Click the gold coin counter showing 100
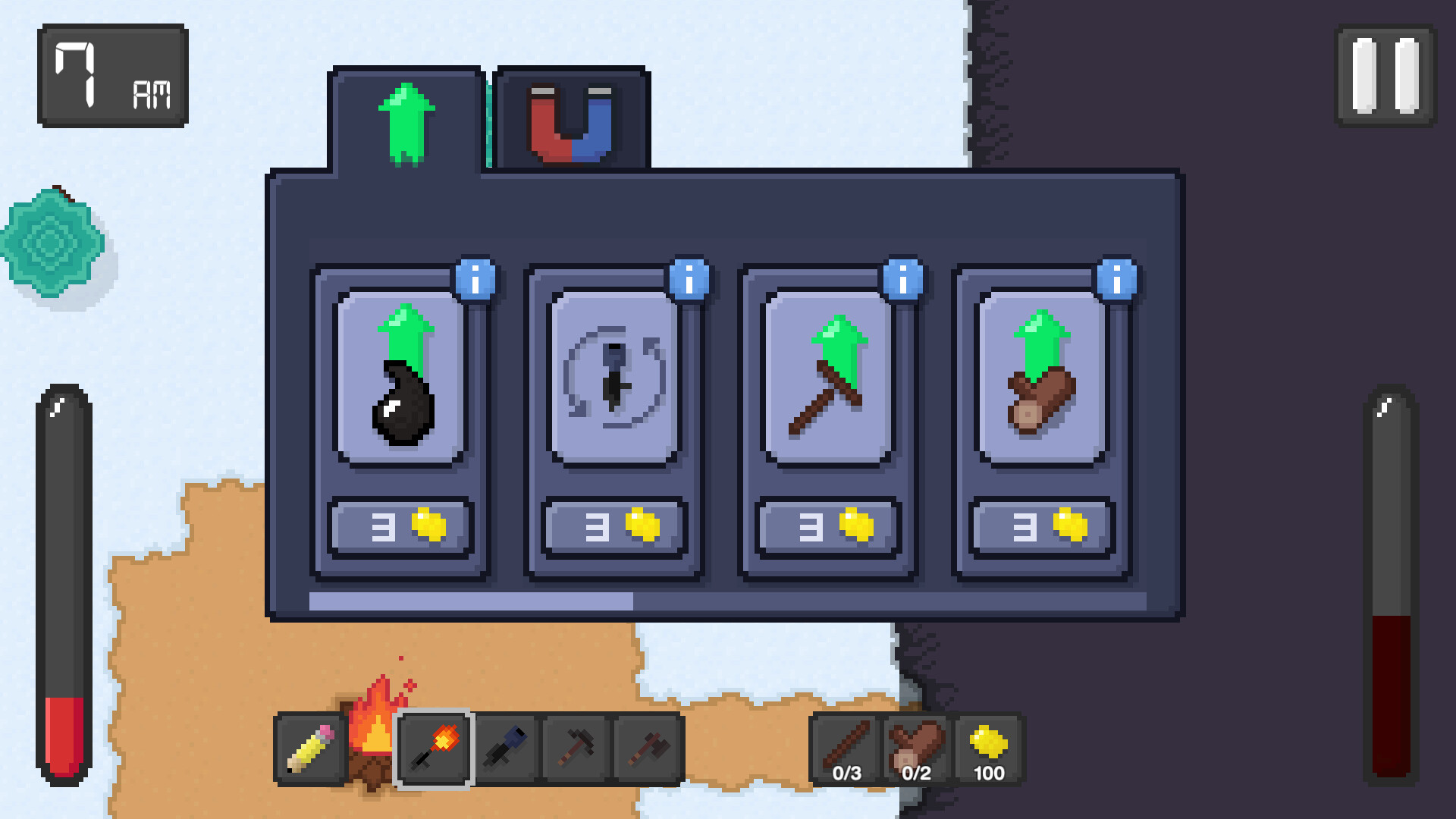Screen dimensions: 1456x819 coord(987,751)
